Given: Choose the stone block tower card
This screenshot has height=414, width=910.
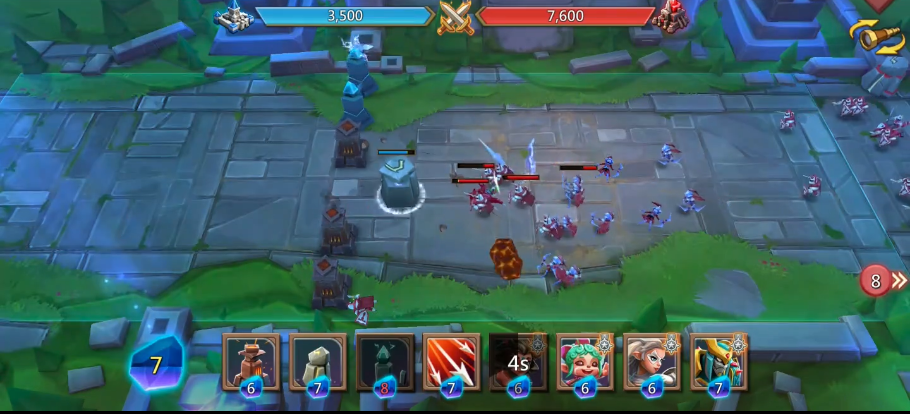Looking at the screenshot, I should pos(318,360).
